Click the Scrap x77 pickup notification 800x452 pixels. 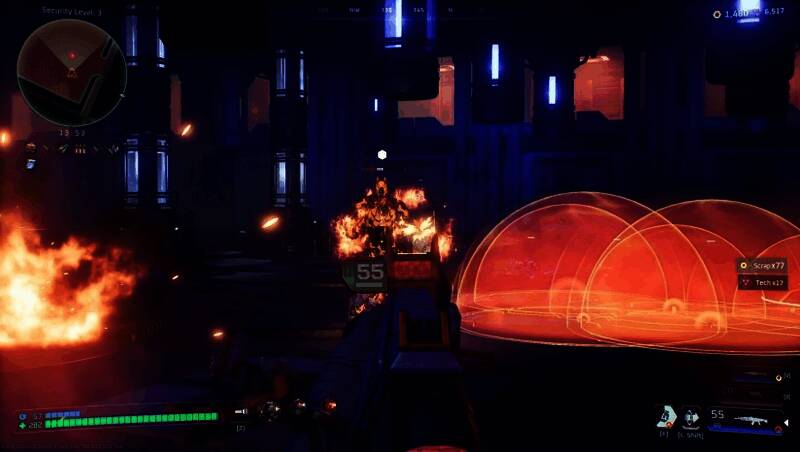tap(762, 265)
